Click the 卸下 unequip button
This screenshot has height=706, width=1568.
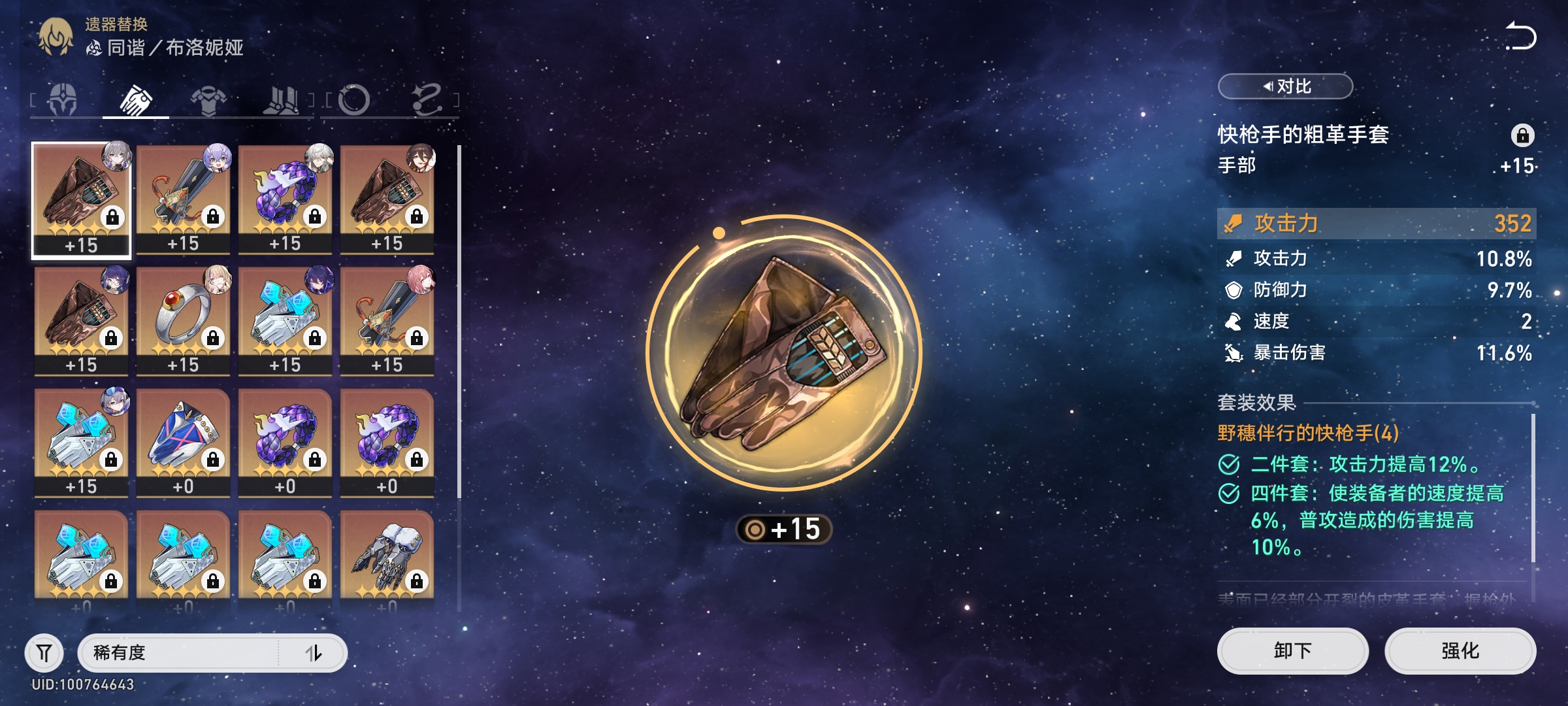[x=1292, y=651]
